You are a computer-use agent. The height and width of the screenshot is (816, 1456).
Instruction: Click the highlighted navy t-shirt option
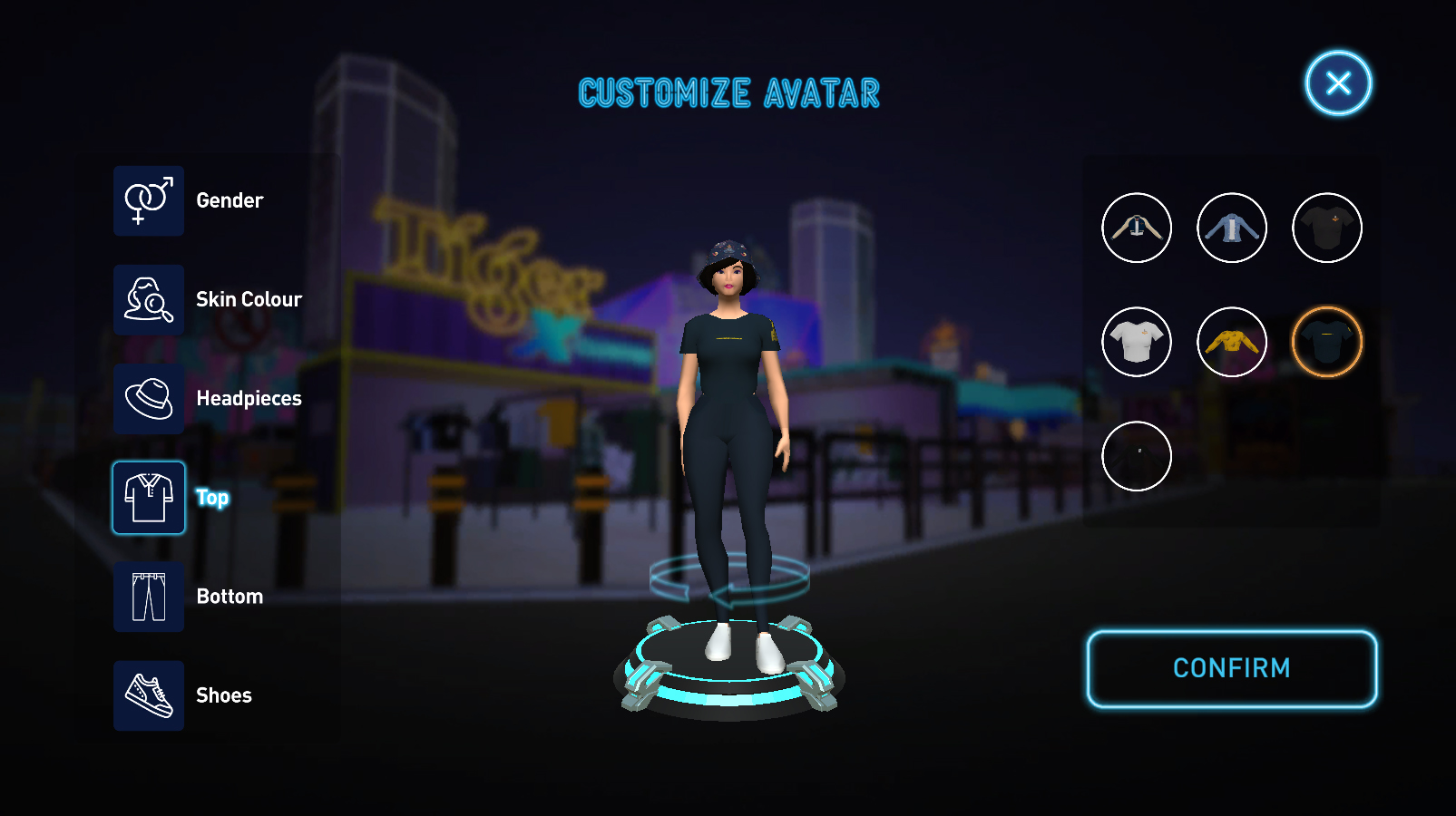click(x=1327, y=342)
